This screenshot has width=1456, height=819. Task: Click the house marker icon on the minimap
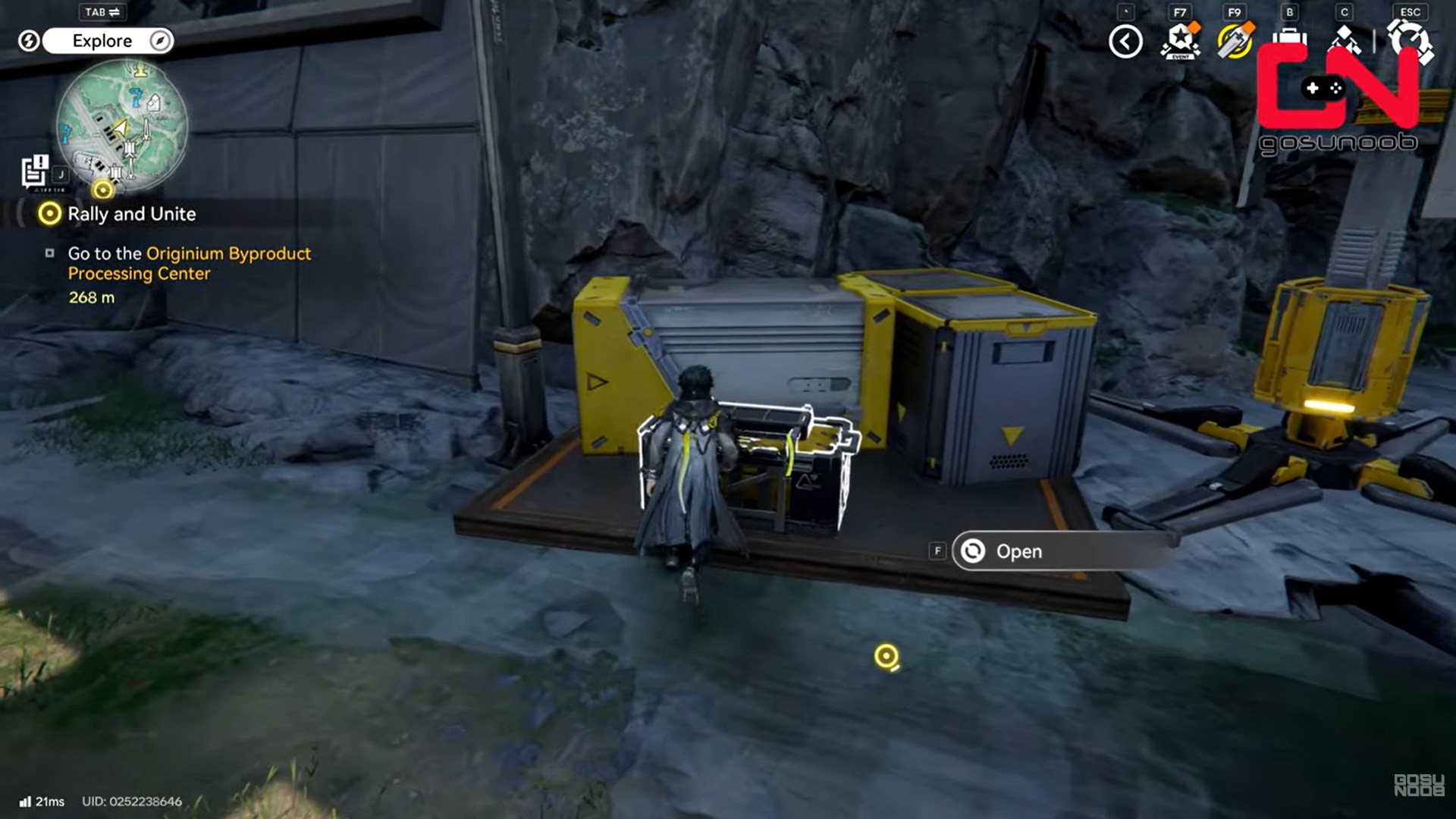coord(154,103)
